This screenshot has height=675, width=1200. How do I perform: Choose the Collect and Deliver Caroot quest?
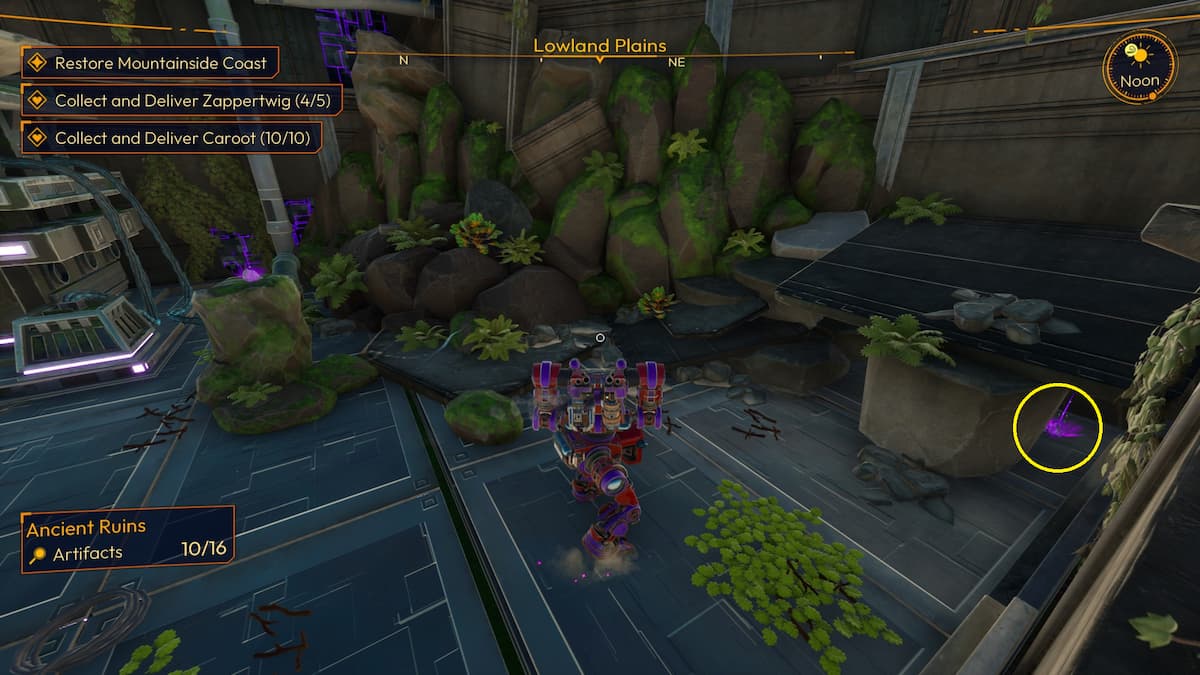[172, 138]
